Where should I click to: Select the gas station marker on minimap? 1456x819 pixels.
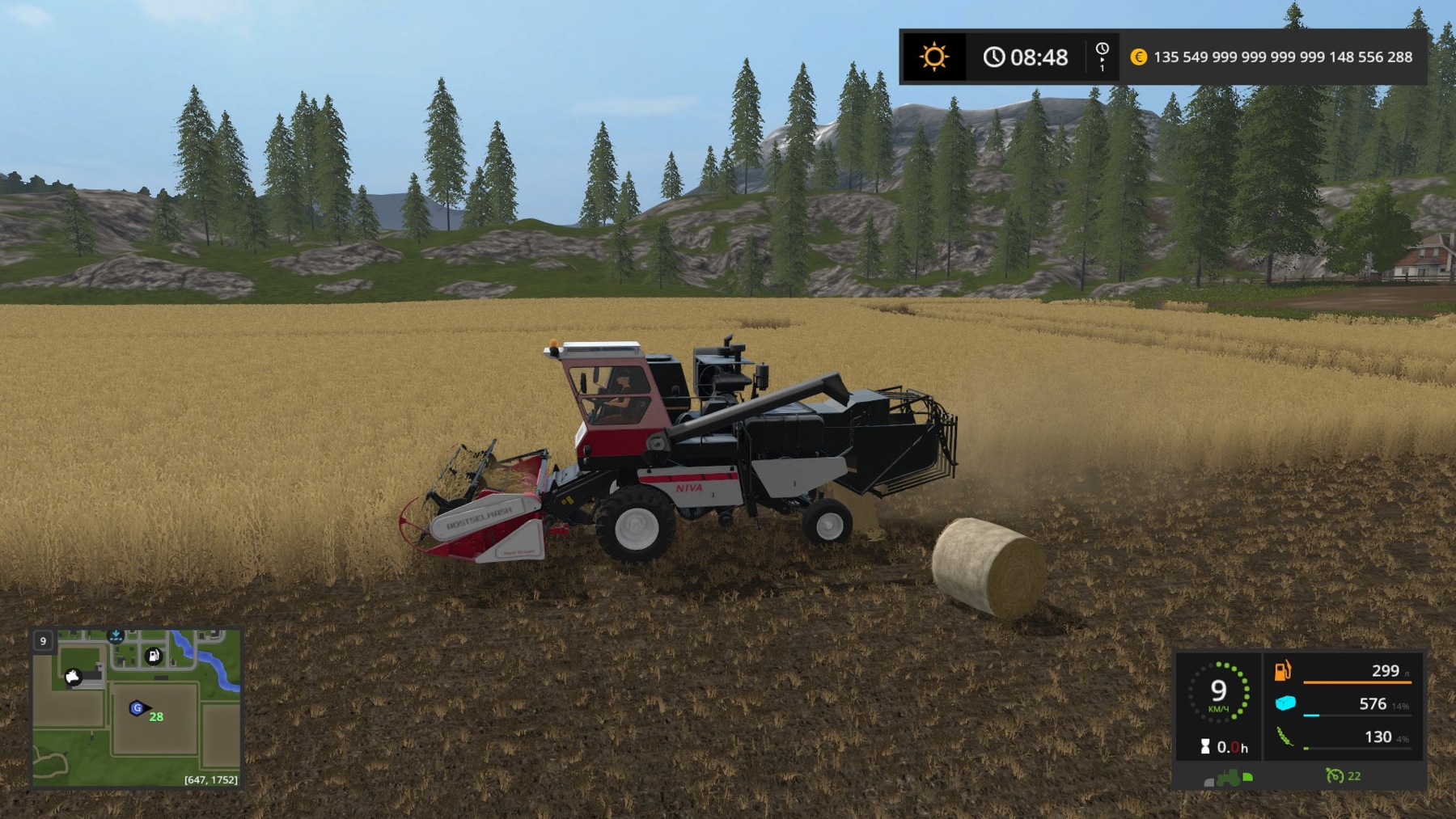[154, 656]
